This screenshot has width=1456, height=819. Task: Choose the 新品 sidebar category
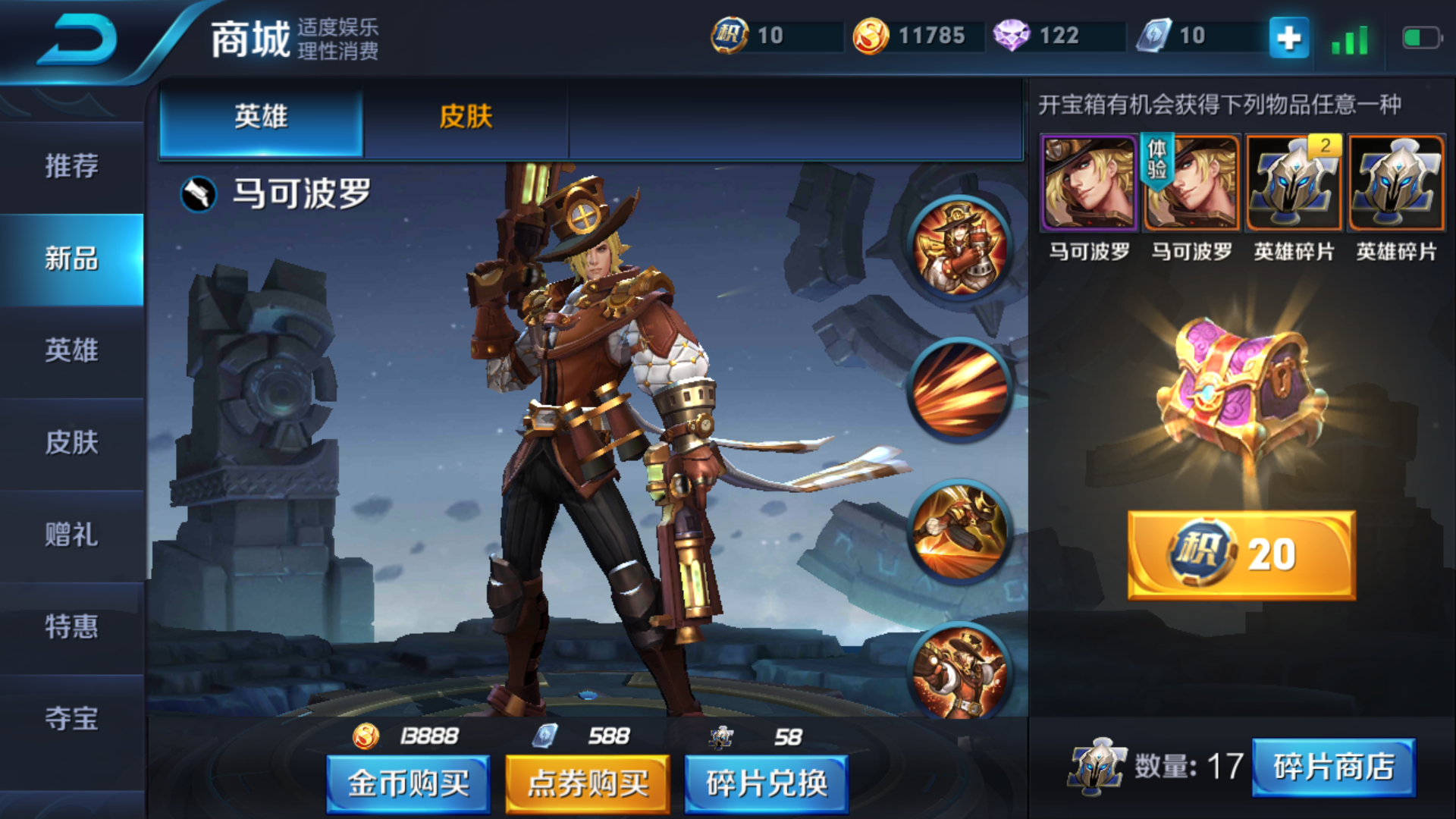(x=71, y=259)
